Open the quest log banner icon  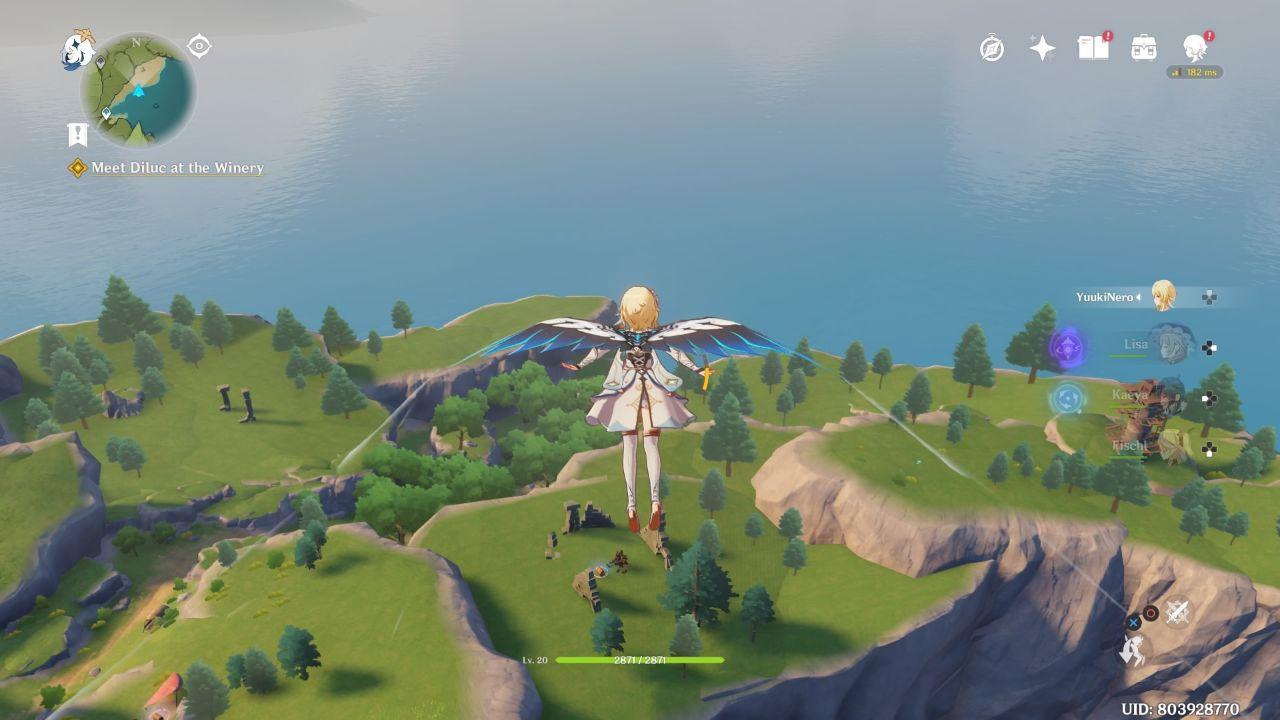coord(78,134)
